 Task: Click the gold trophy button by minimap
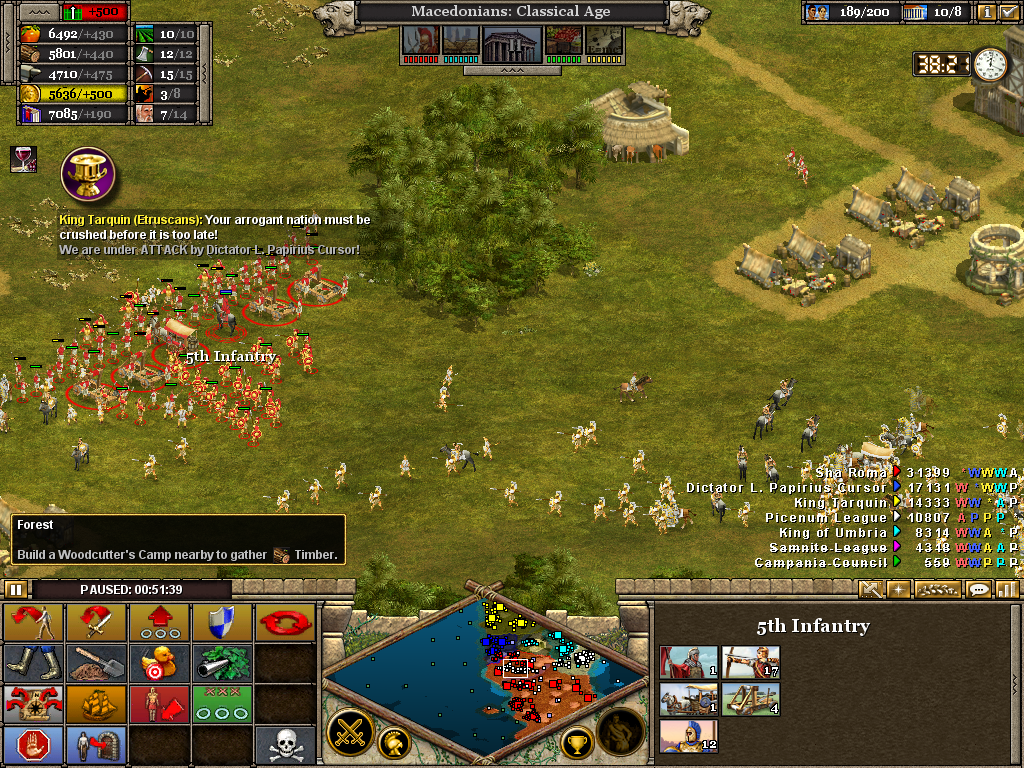[576, 742]
